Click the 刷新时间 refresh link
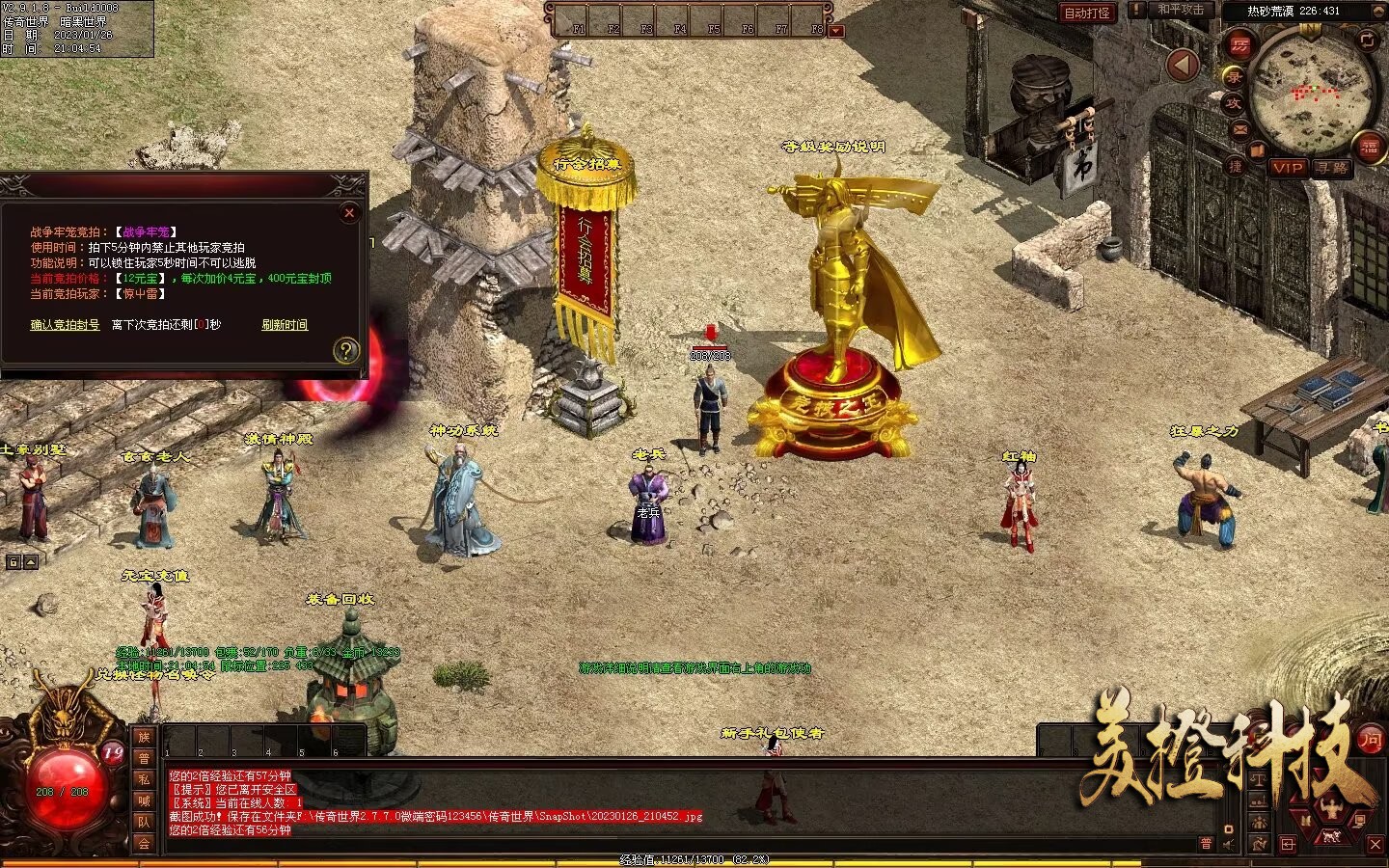The height and width of the screenshot is (868, 1389). (285, 325)
